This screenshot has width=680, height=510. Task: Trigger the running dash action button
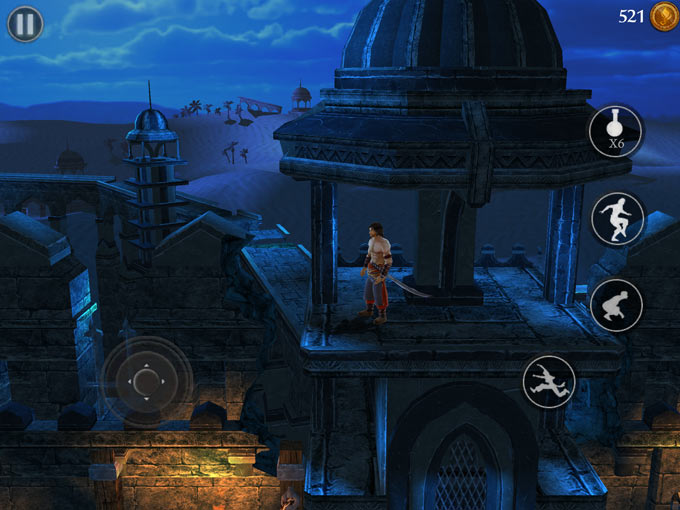549,381
